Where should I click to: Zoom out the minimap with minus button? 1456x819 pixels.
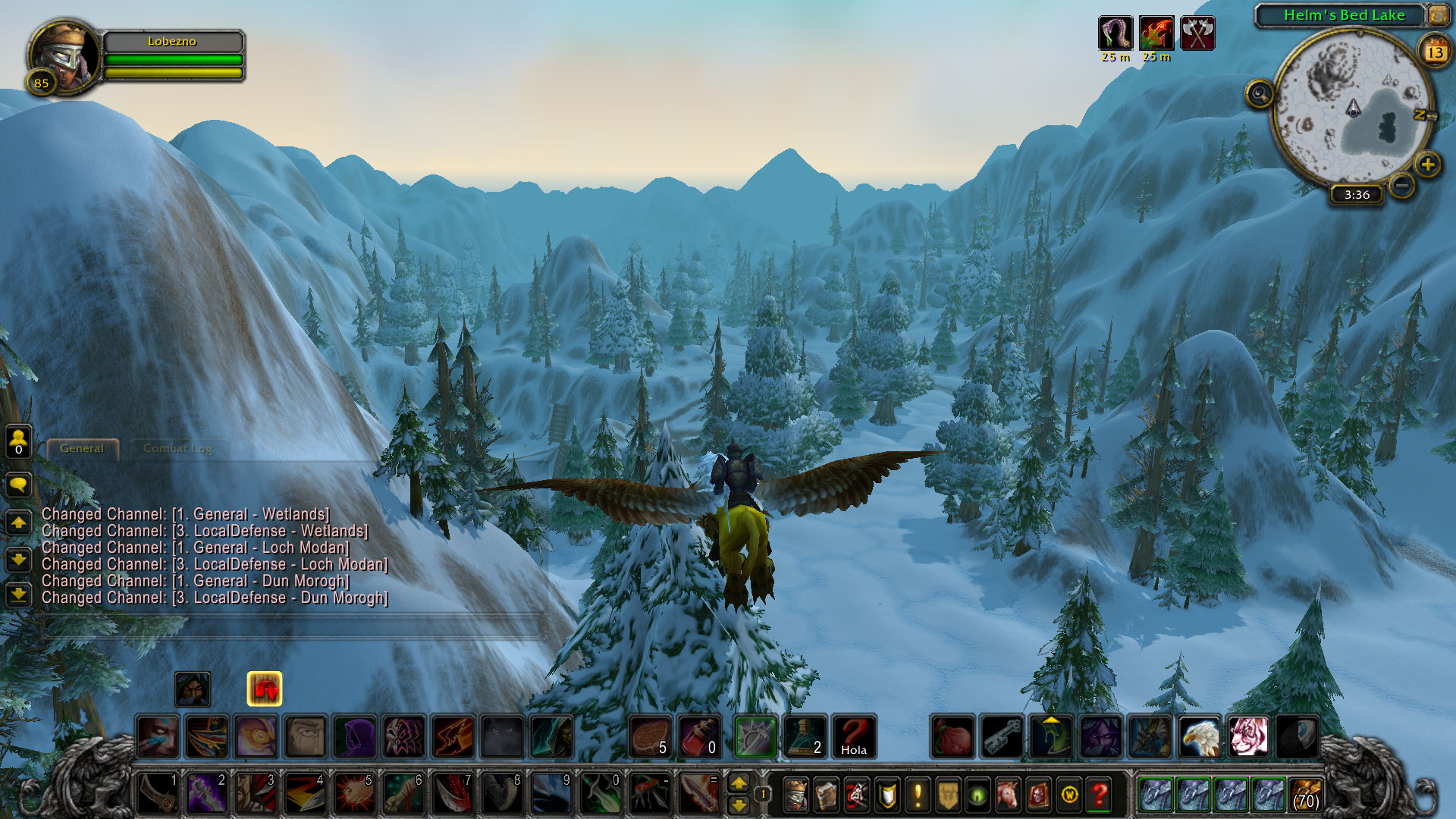pos(1402,184)
